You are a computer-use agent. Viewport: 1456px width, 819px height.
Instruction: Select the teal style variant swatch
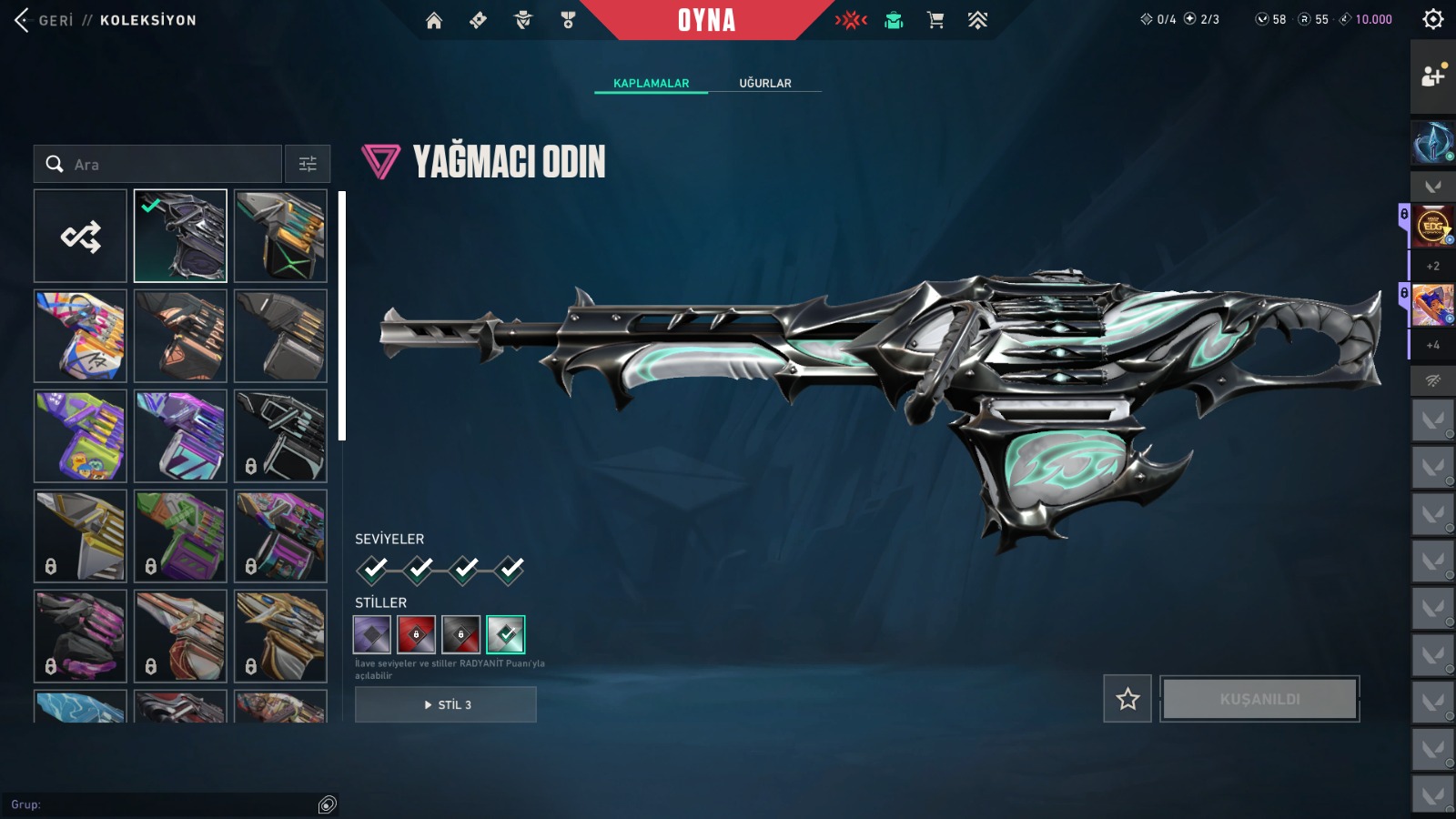(506, 635)
